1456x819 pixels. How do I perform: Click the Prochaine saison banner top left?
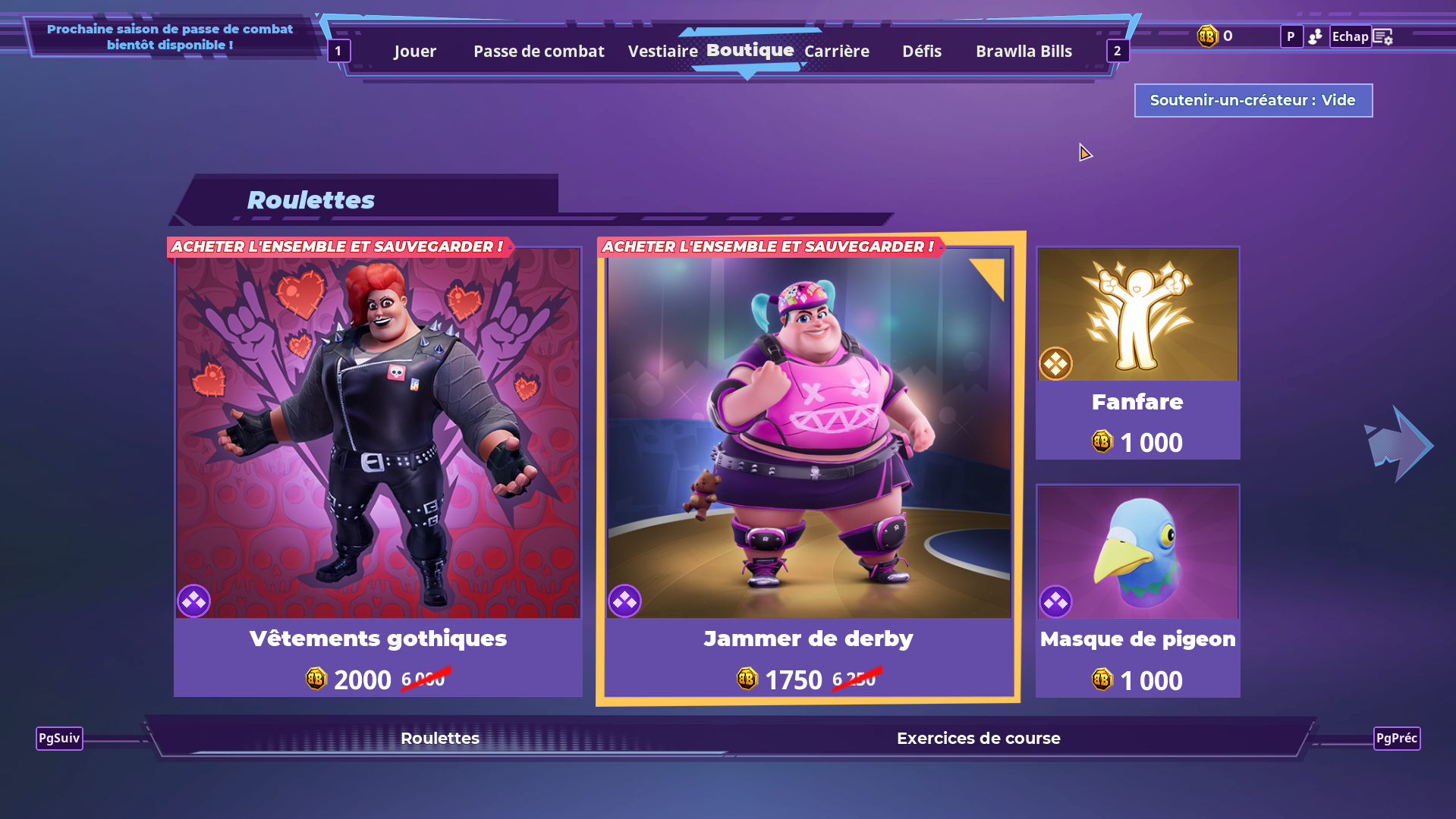[x=170, y=36]
